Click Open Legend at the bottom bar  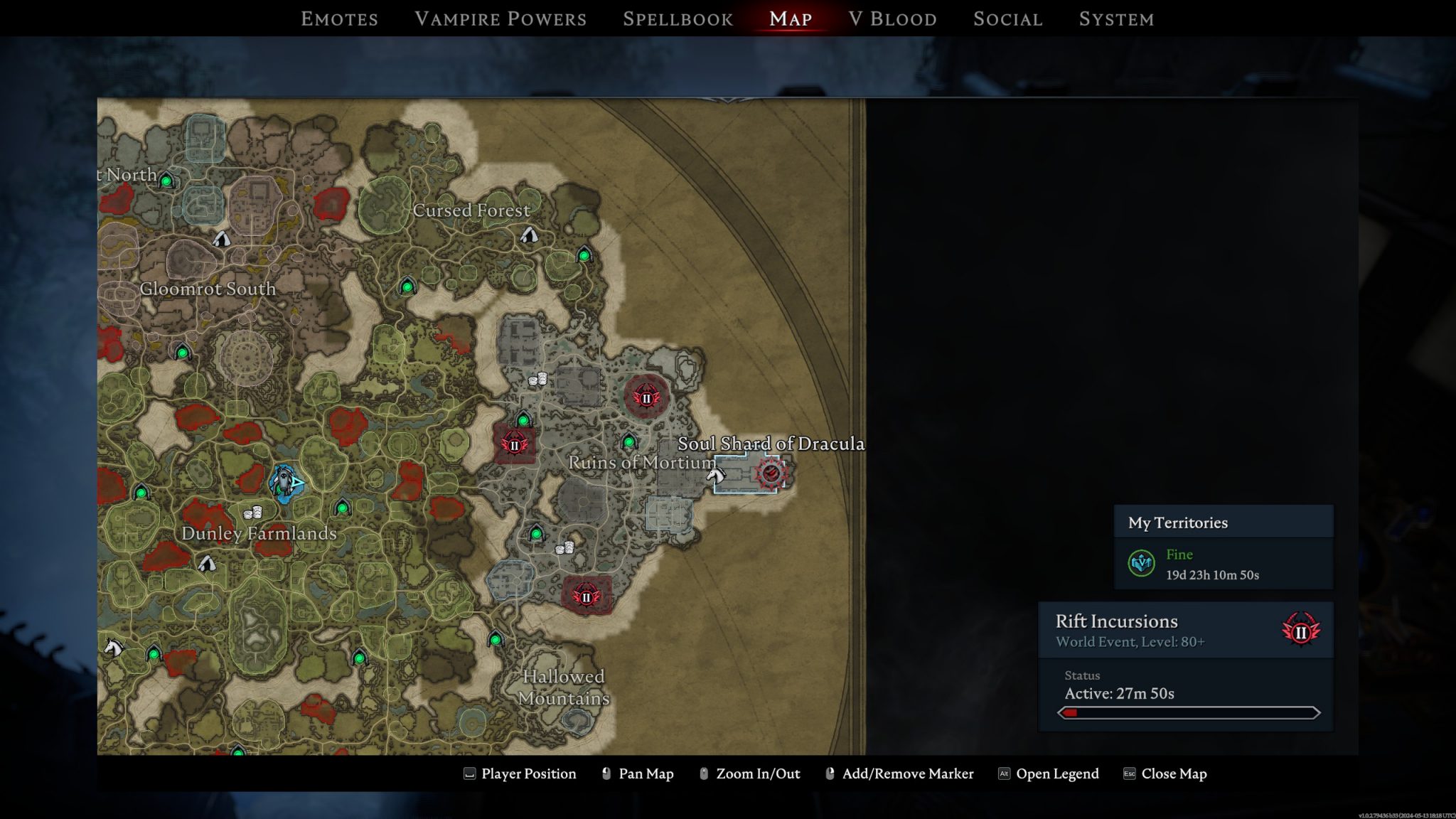tap(1057, 773)
